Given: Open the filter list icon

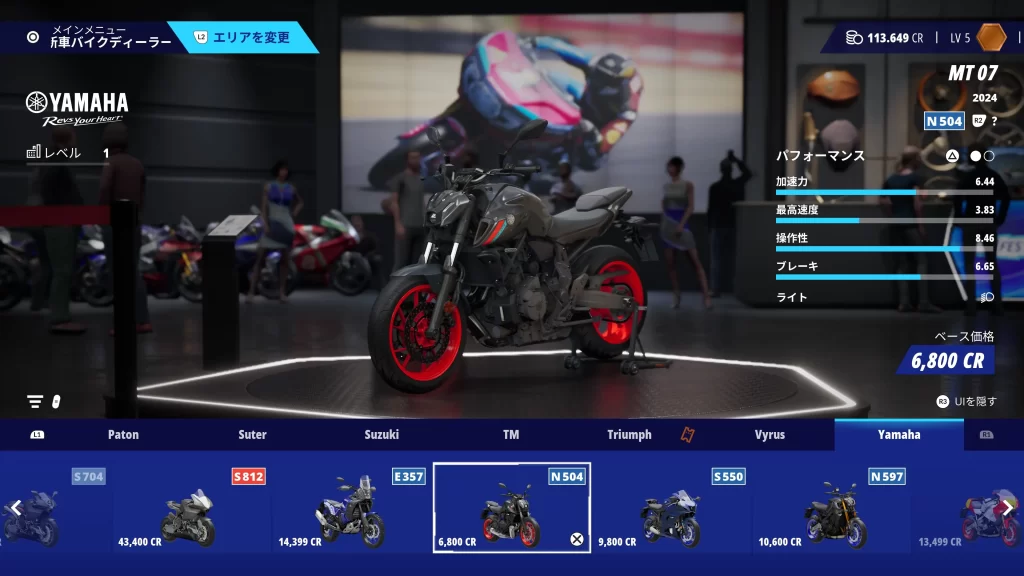Looking at the screenshot, I should click(x=36, y=401).
